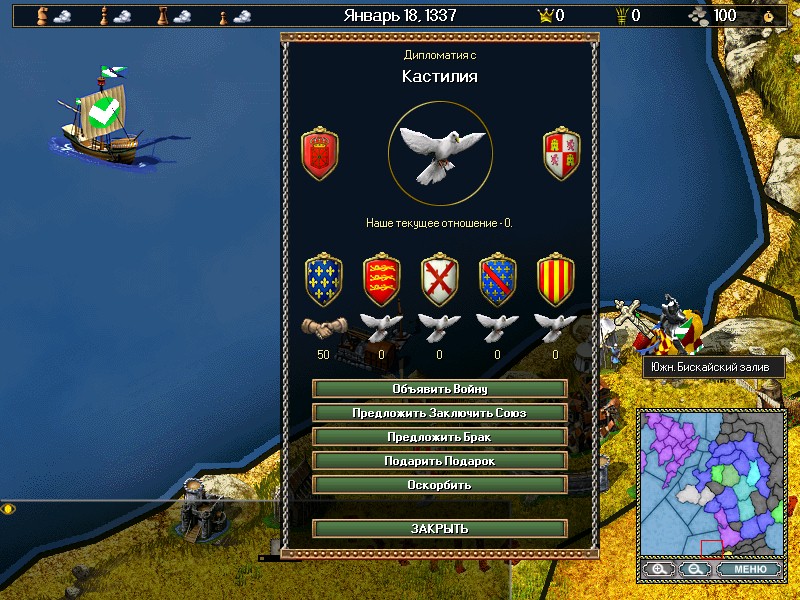800x600 pixels.
Task: Close the diplomacy window with ЗАКРЫТЬ
Action: pyautogui.click(x=440, y=528)
